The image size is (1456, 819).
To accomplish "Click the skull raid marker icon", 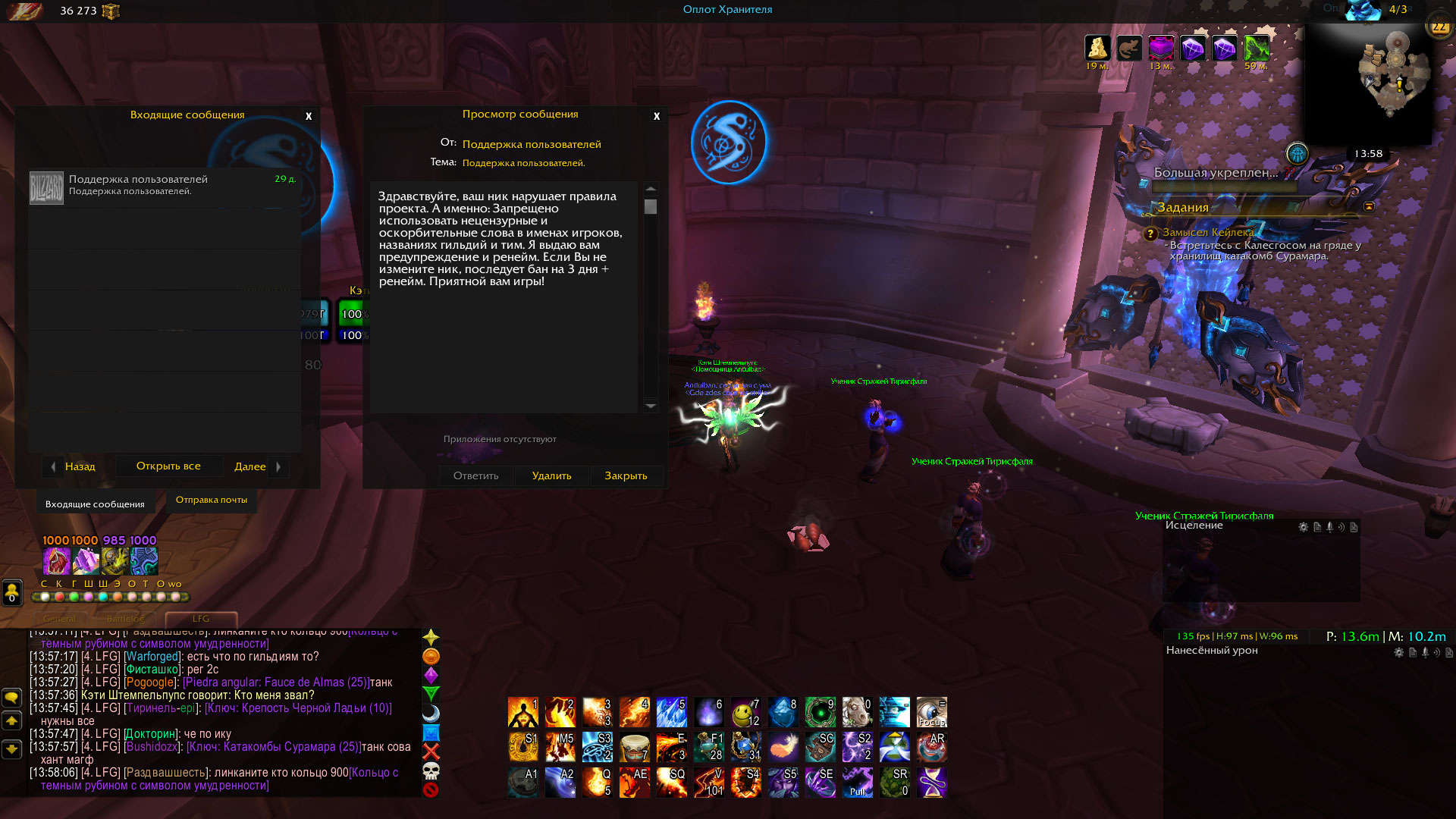I will tap(431, 771).
